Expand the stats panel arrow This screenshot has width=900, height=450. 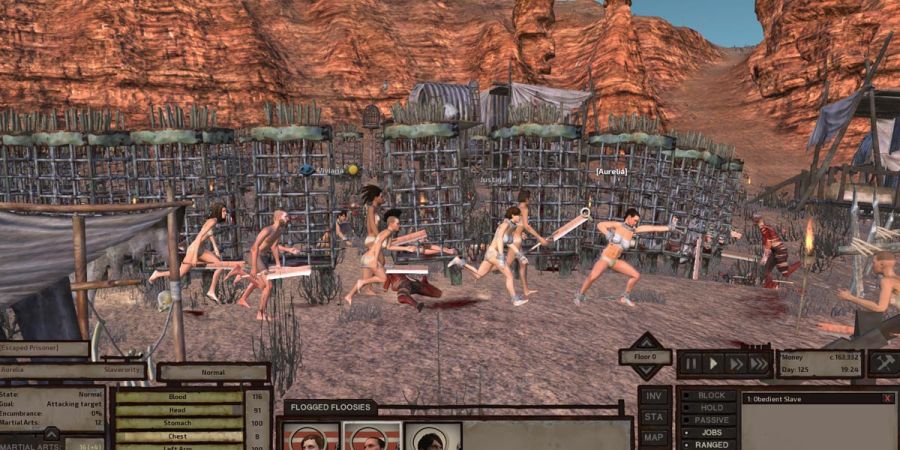click(x=51, y=433)
